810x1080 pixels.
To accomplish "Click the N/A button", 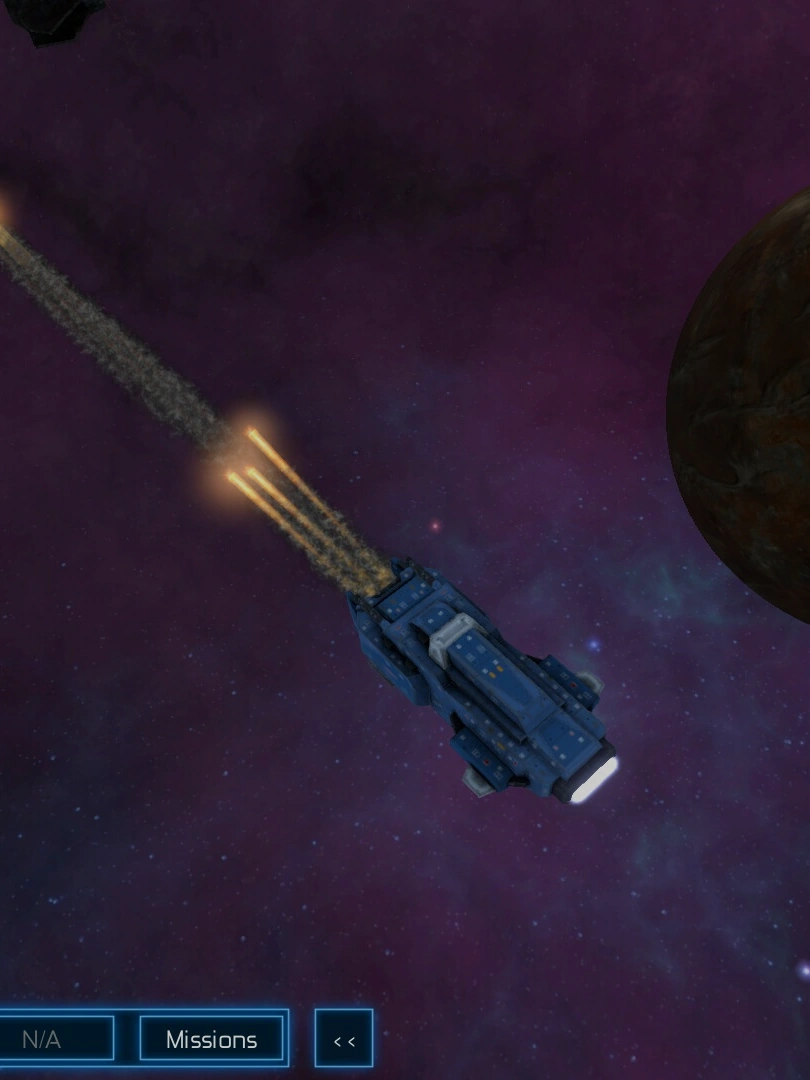I will point(50,1039).
